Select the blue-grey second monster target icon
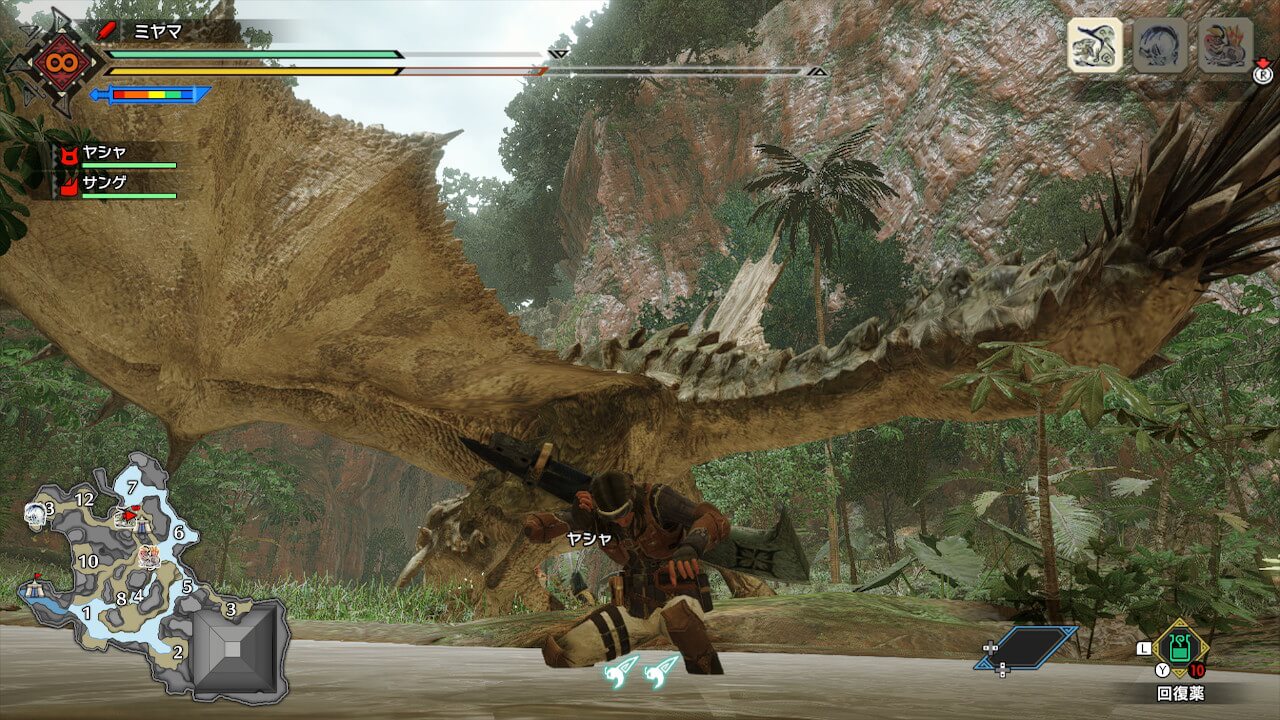 1160,45
